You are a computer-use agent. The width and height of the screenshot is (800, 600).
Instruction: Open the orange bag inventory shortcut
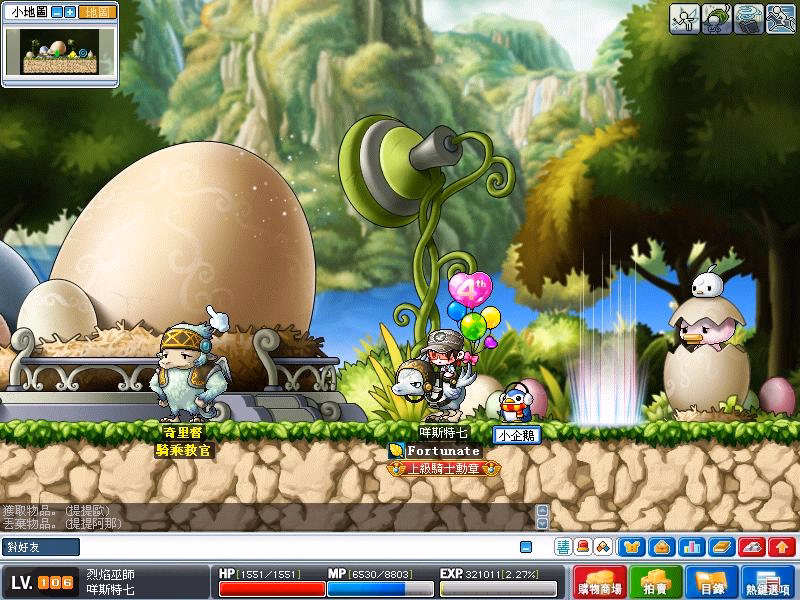(x=661, y=547)
